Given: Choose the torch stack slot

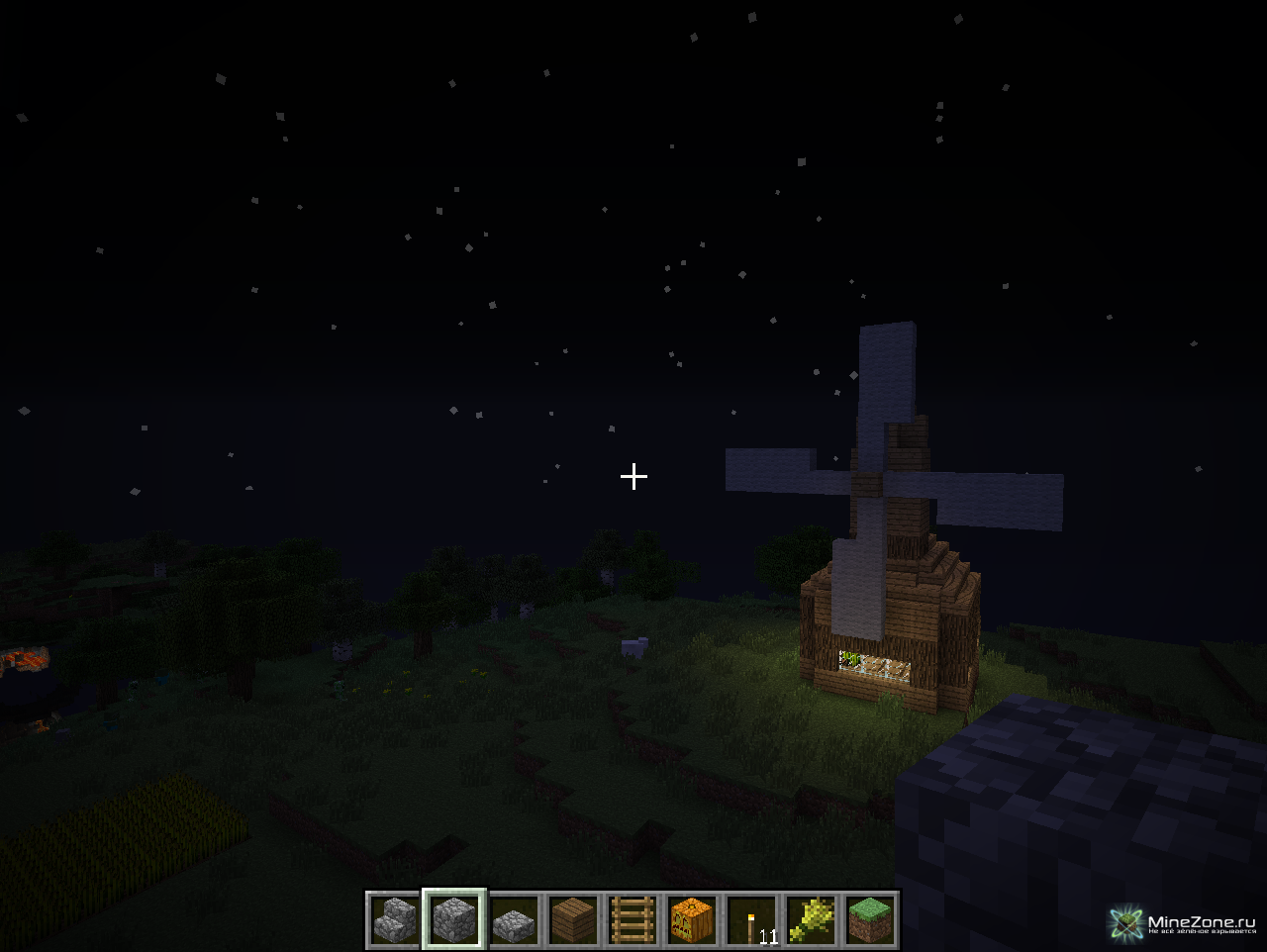Looking at the screenshot, I should pos(751,920).
